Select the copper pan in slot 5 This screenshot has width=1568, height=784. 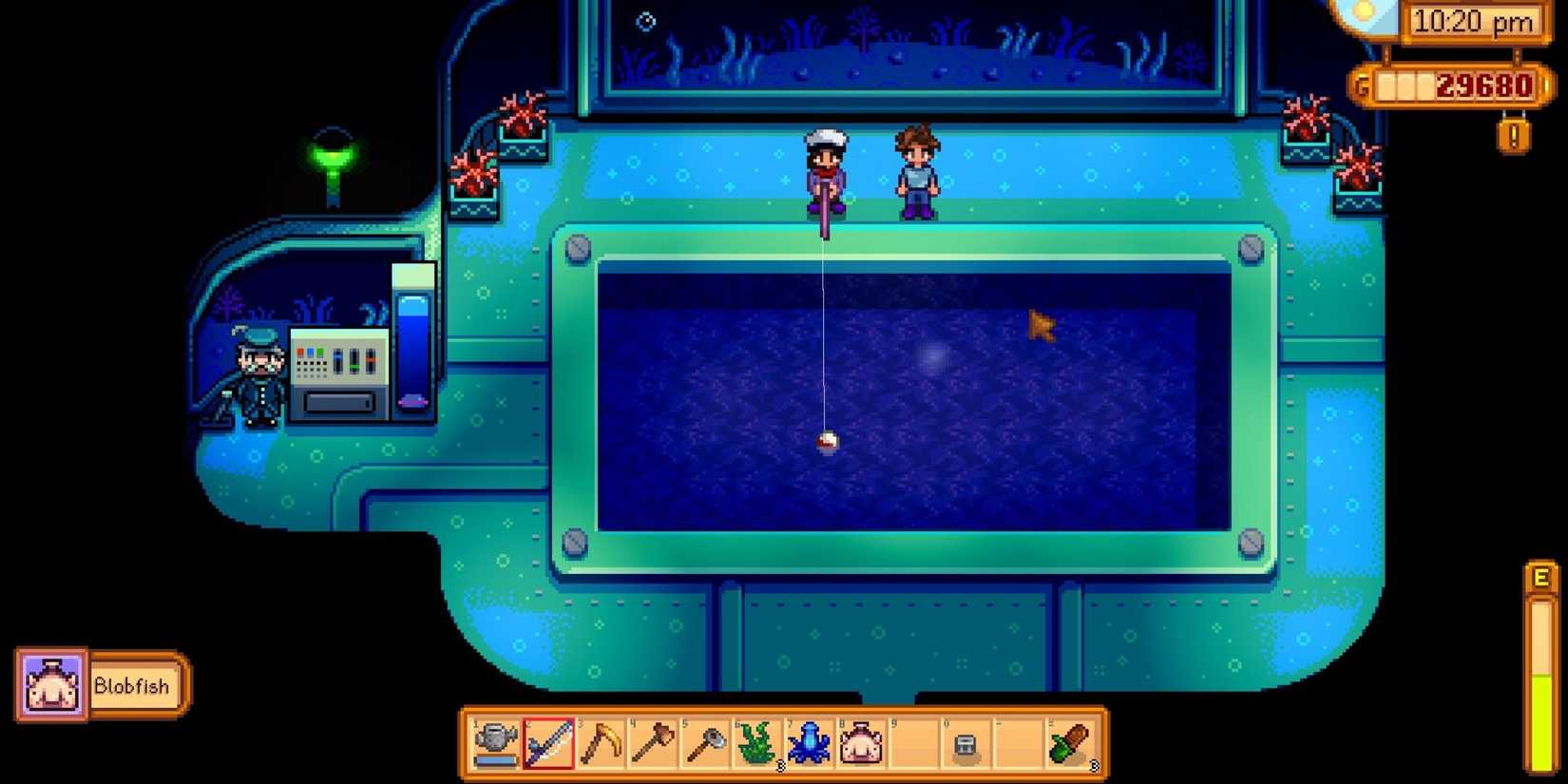704,748
